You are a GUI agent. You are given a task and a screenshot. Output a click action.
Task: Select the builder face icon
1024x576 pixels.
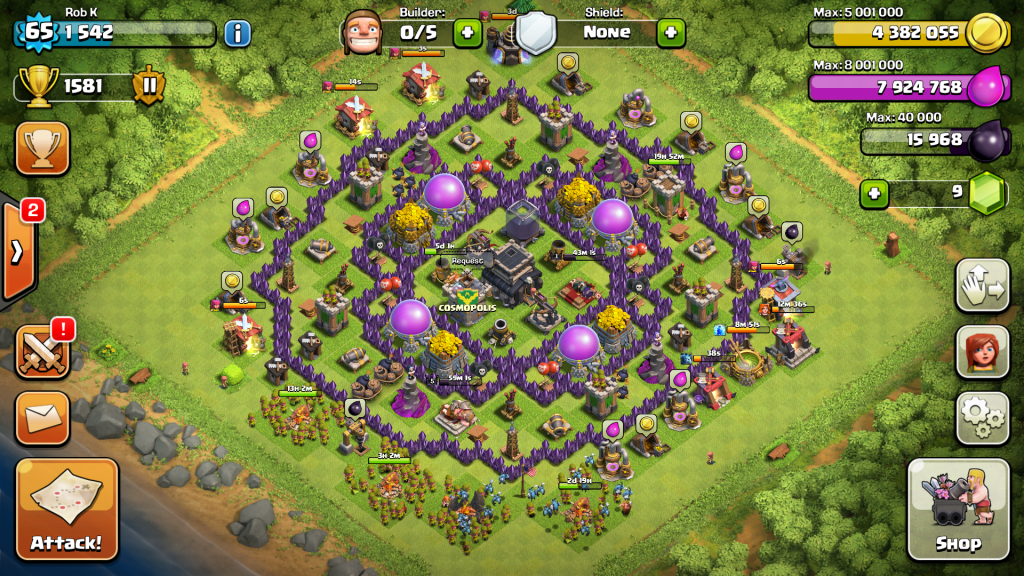click(x=362, y=32)
